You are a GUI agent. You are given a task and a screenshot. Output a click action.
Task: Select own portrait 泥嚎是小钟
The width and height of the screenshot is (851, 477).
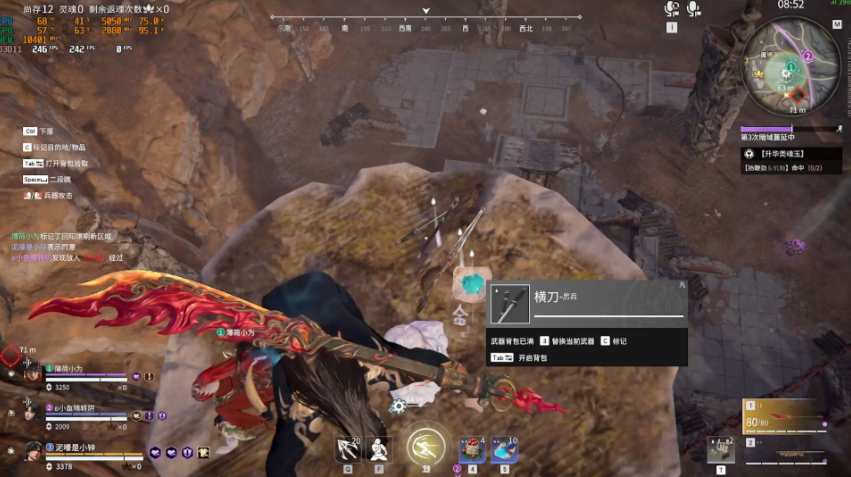33,451
